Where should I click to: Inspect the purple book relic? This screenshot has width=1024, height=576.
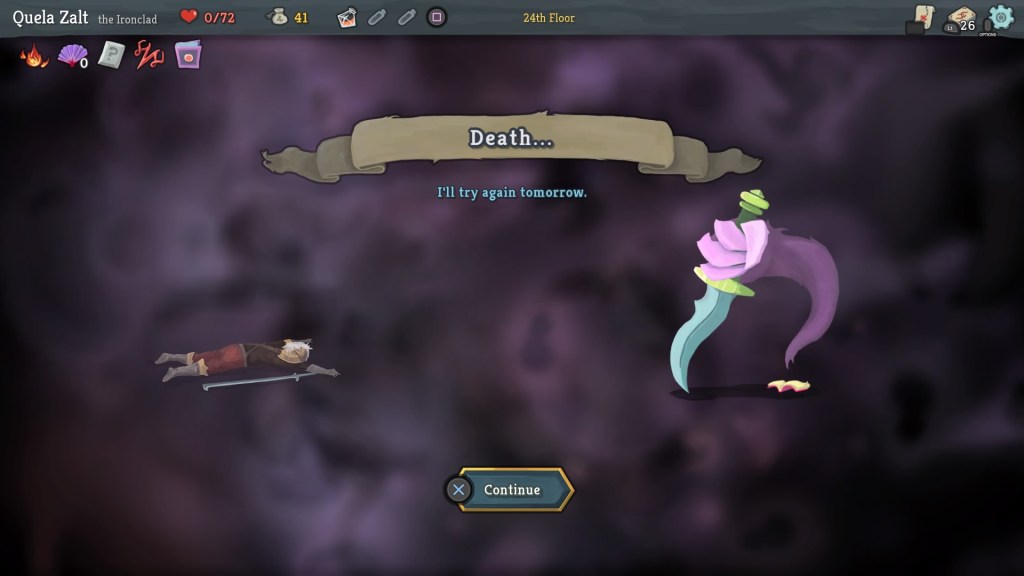coord(187,56)
